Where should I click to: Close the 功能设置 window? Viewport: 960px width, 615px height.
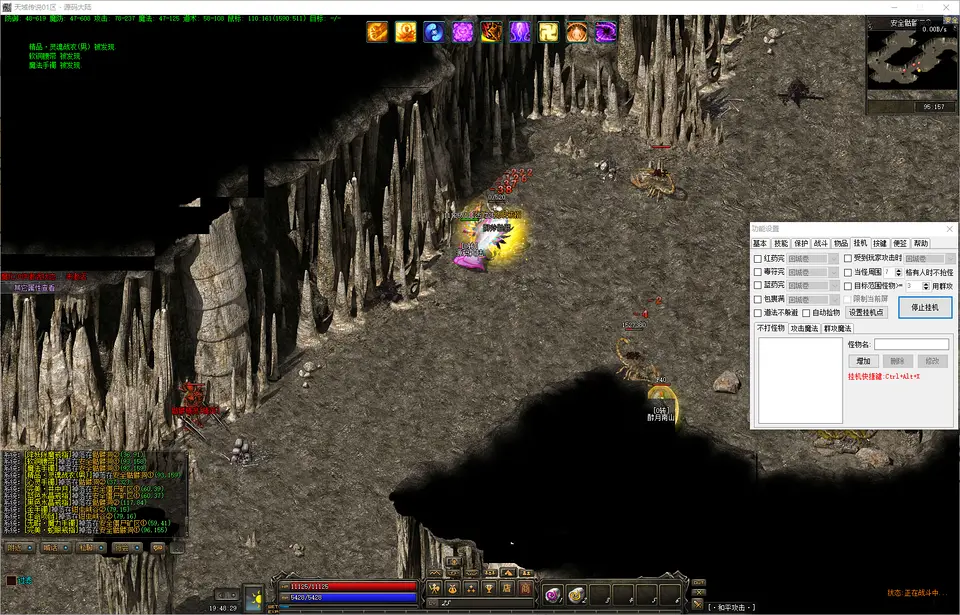click(x=948, y=229)
